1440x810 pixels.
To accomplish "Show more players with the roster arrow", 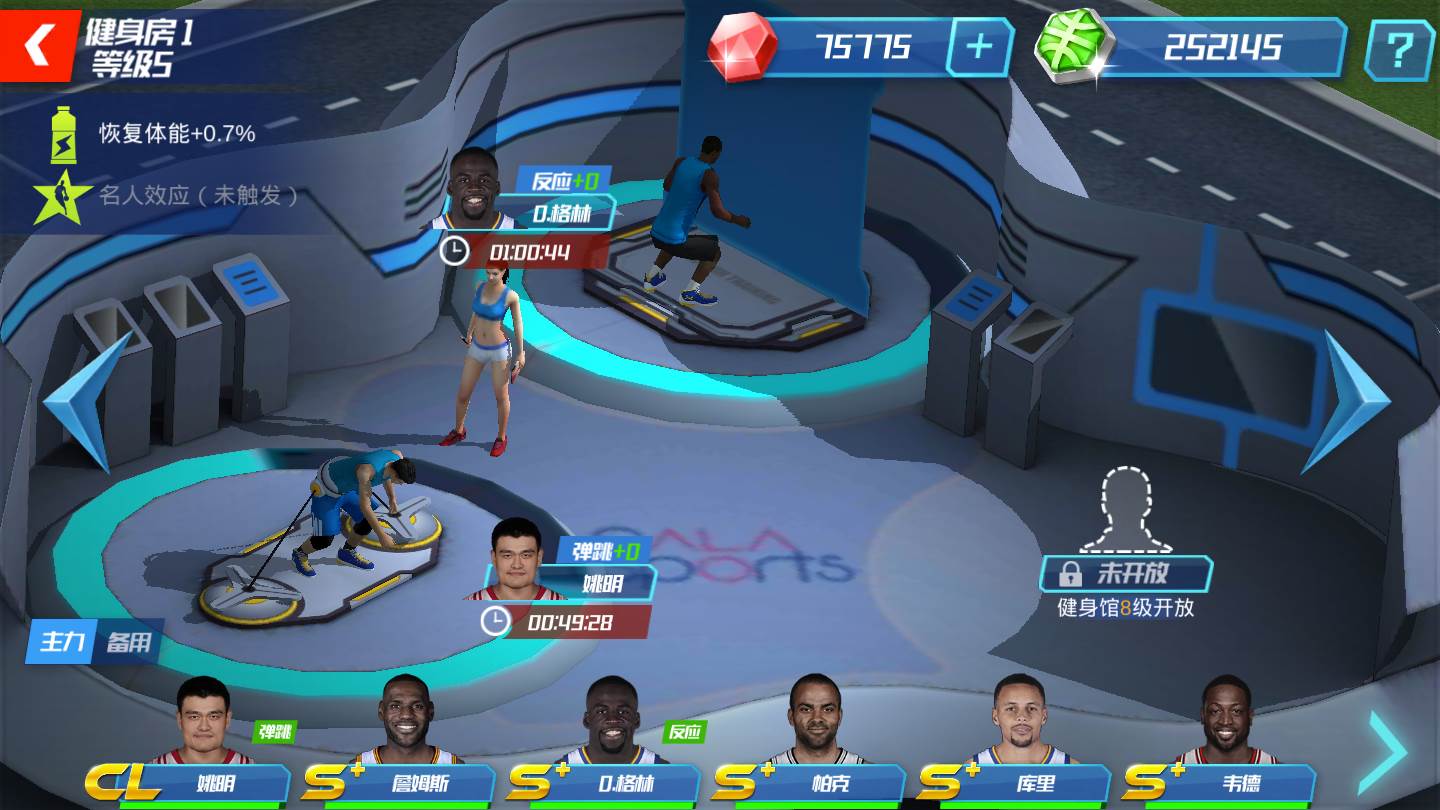I will click(x=1388, y=752).
